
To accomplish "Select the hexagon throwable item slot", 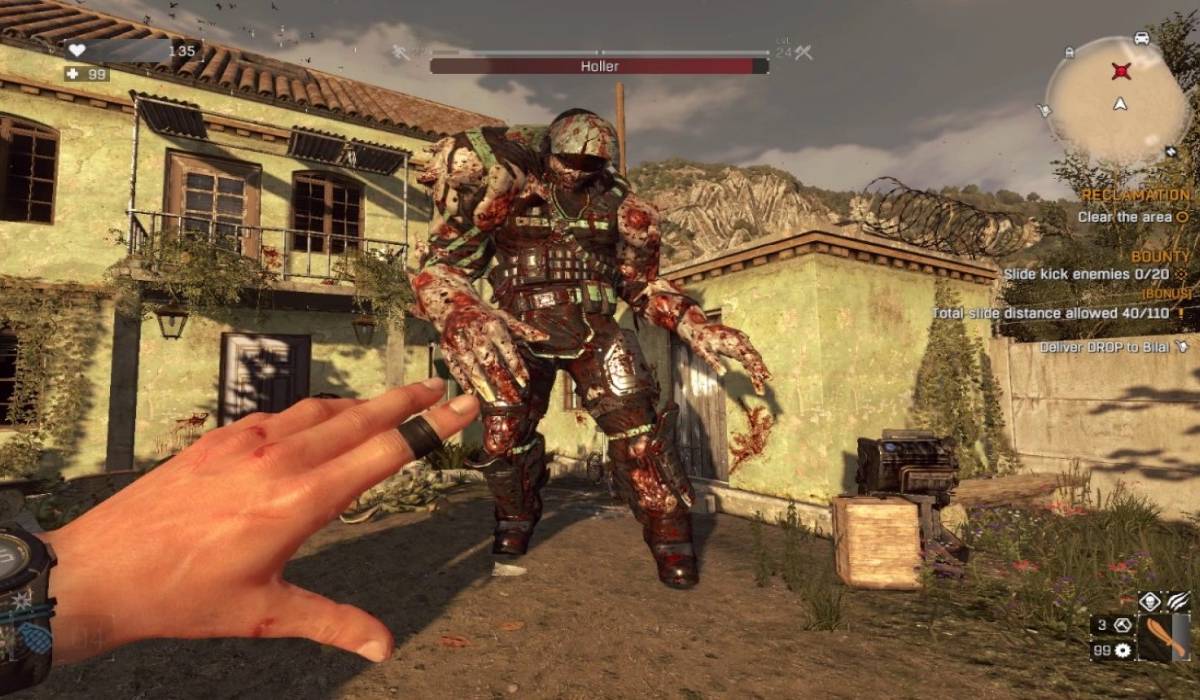I will point(1124,625).
